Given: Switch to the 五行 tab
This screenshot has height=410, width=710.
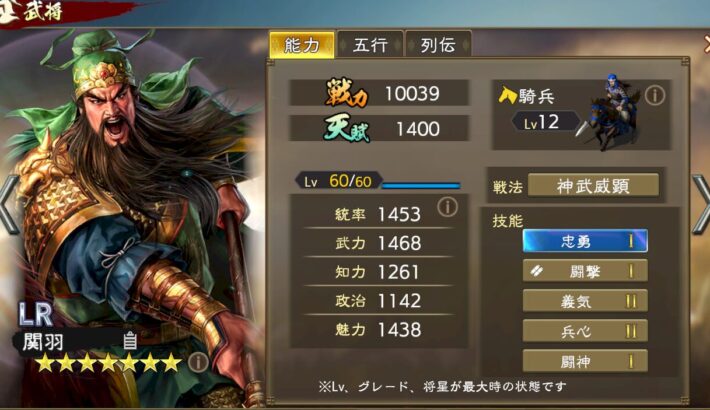Looking at the screenshot, I should click(x=370, y=45).
